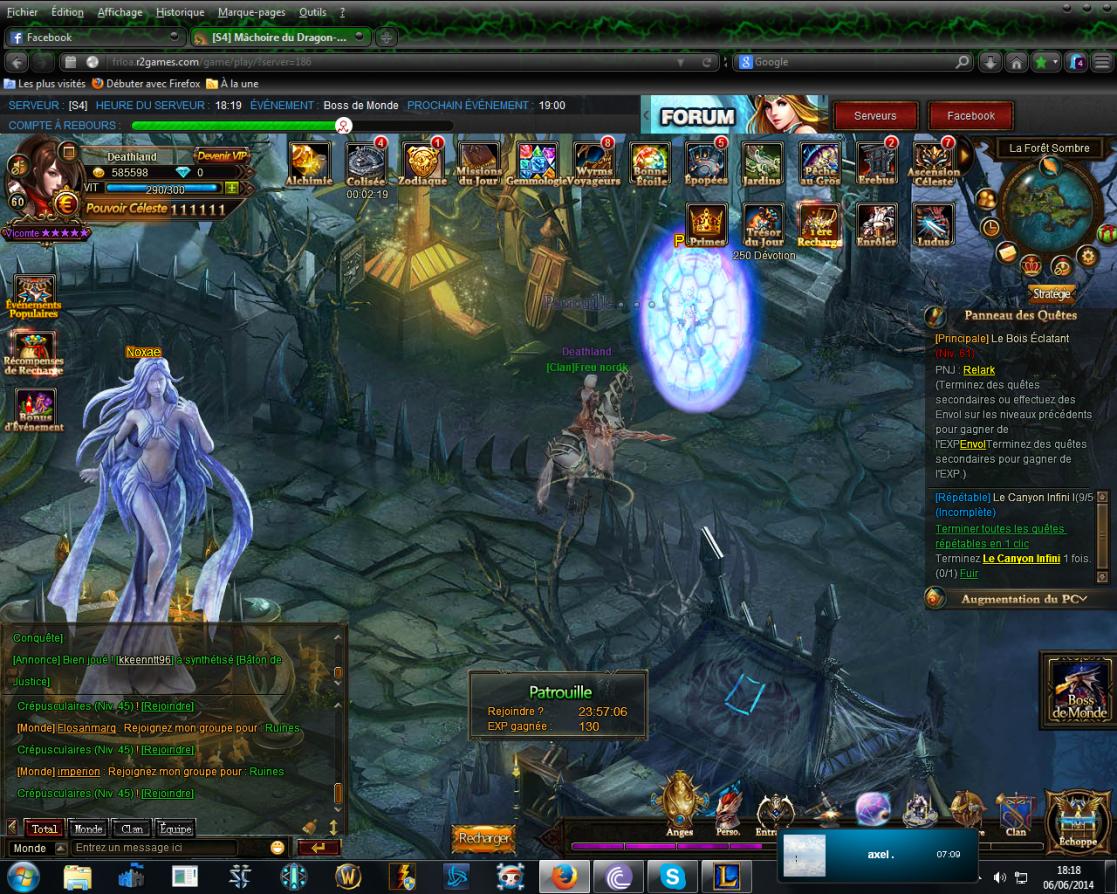Follow the Relark NPC quest link
Image resolution: width=1117 pixels, height=894 pixels.
click(979, 370)
